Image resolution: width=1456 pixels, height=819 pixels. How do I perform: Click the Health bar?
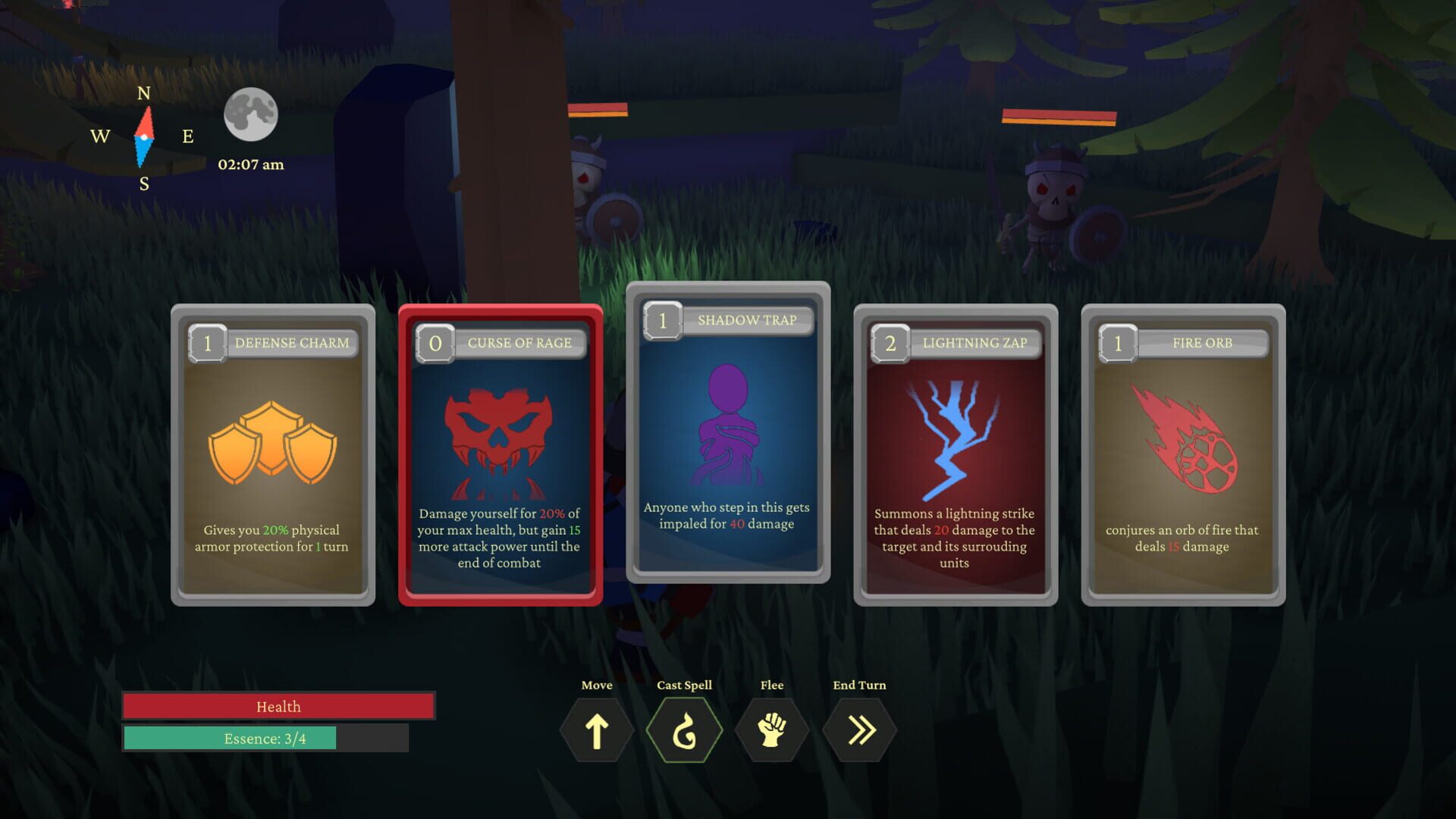279,706
